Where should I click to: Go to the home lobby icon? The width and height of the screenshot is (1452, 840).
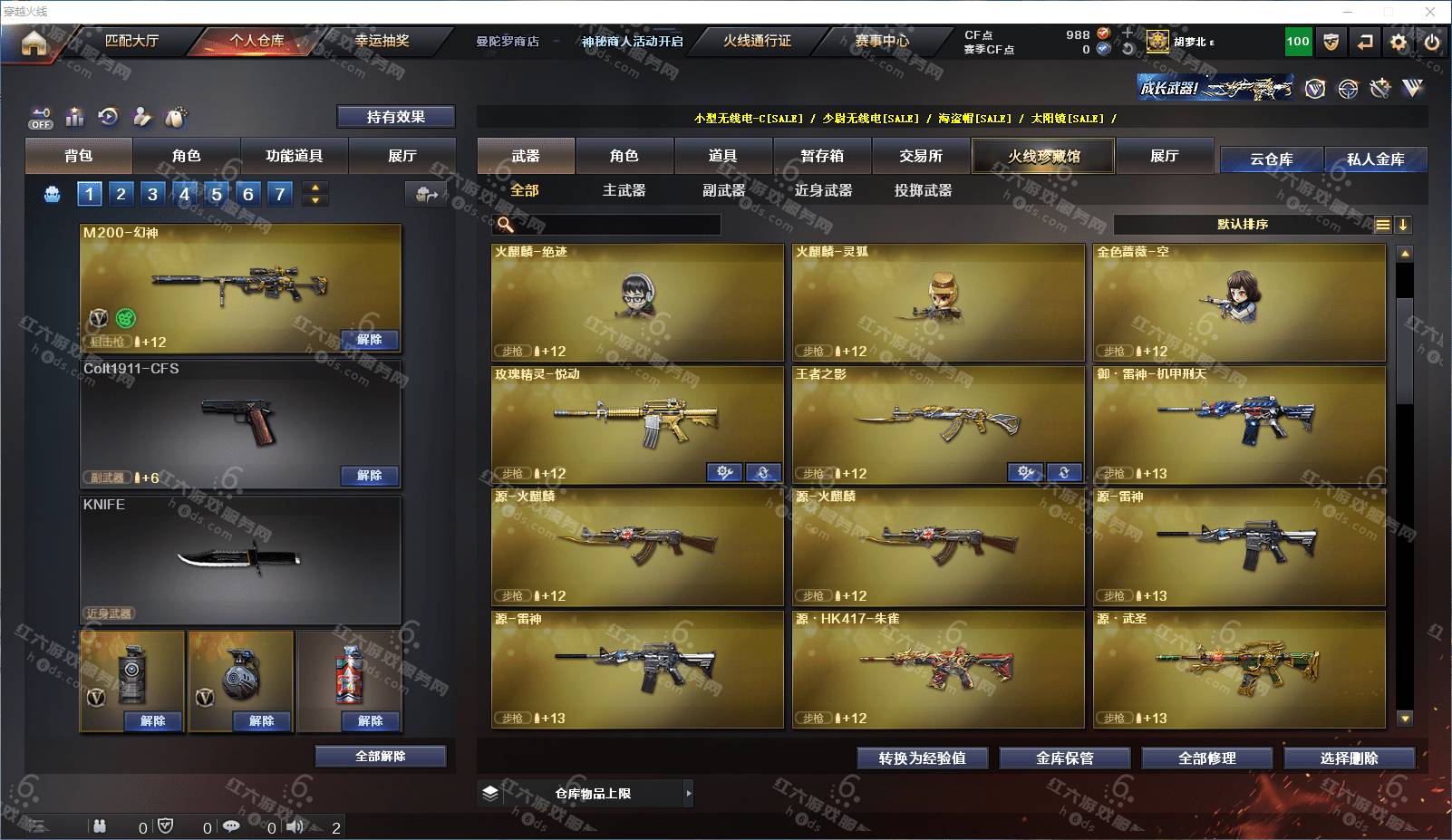coord(34,43)
